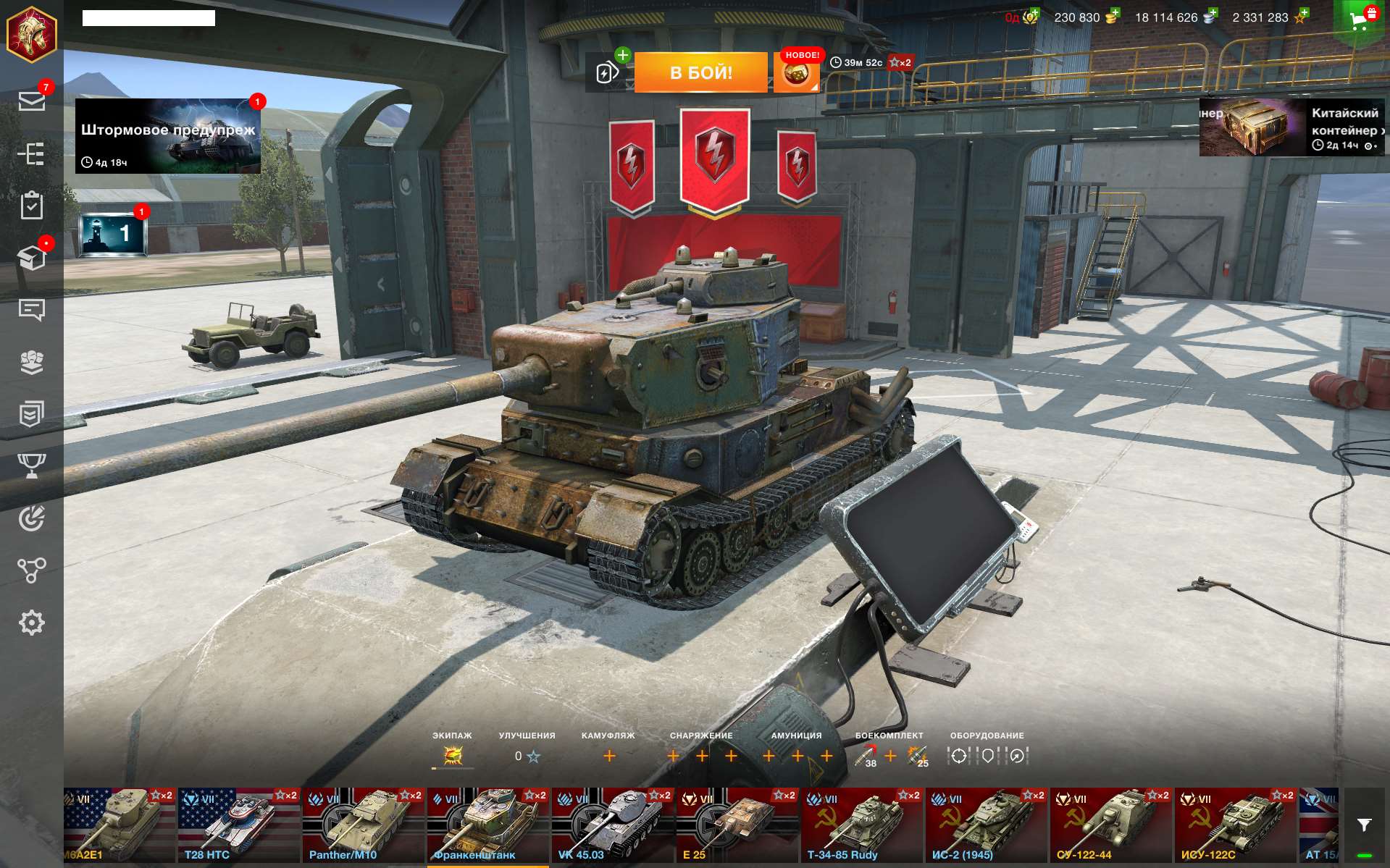Open the game settings gear icon

[x=32, y=621]
